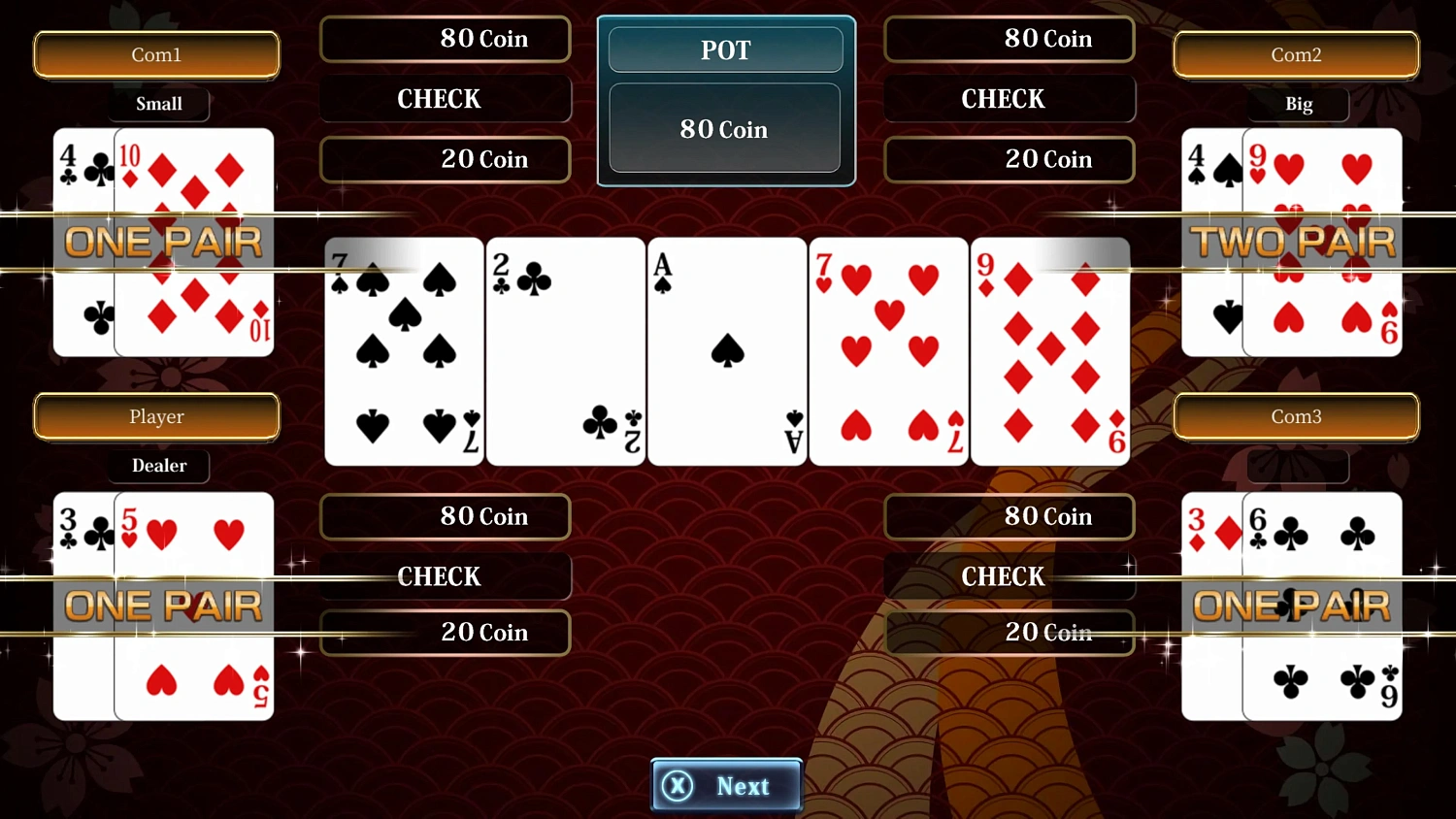The image size is (1456, 819).
Task: Toggle the Small blind marker under Com1
Action: coord(158,104)
